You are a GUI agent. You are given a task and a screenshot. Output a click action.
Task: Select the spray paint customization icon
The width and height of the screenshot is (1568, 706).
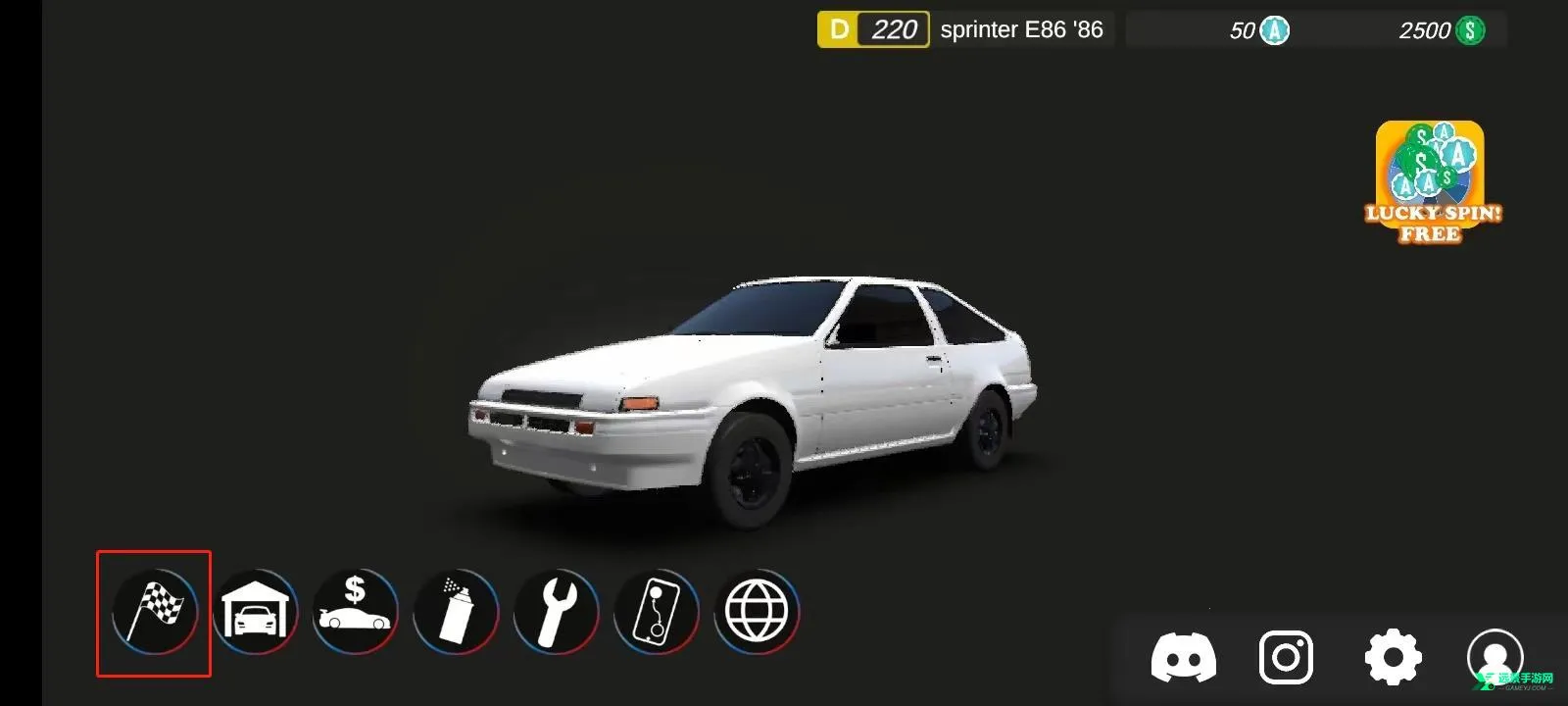(457, 612)
